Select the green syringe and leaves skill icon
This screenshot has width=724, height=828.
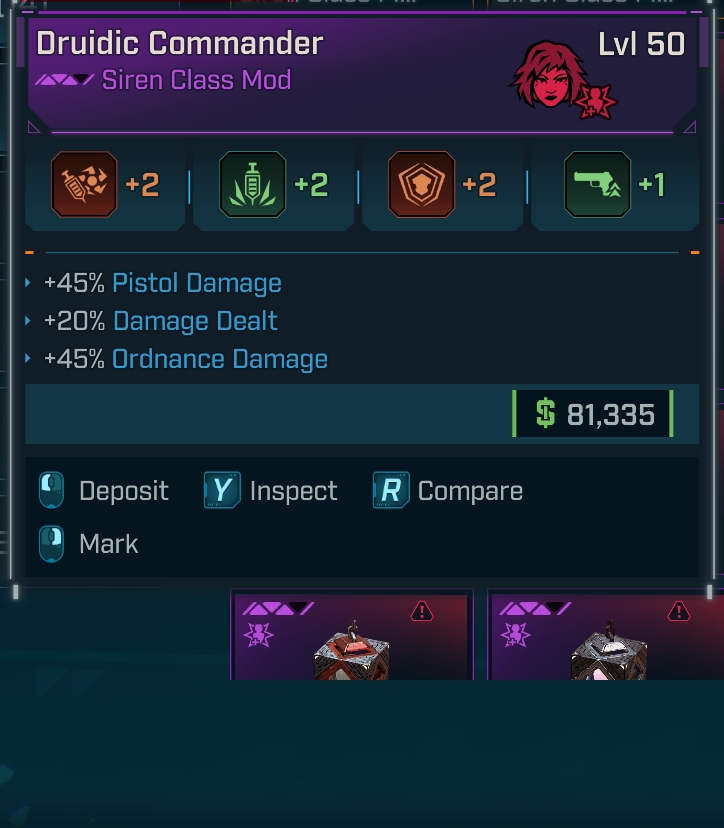[x=253, y=185]
